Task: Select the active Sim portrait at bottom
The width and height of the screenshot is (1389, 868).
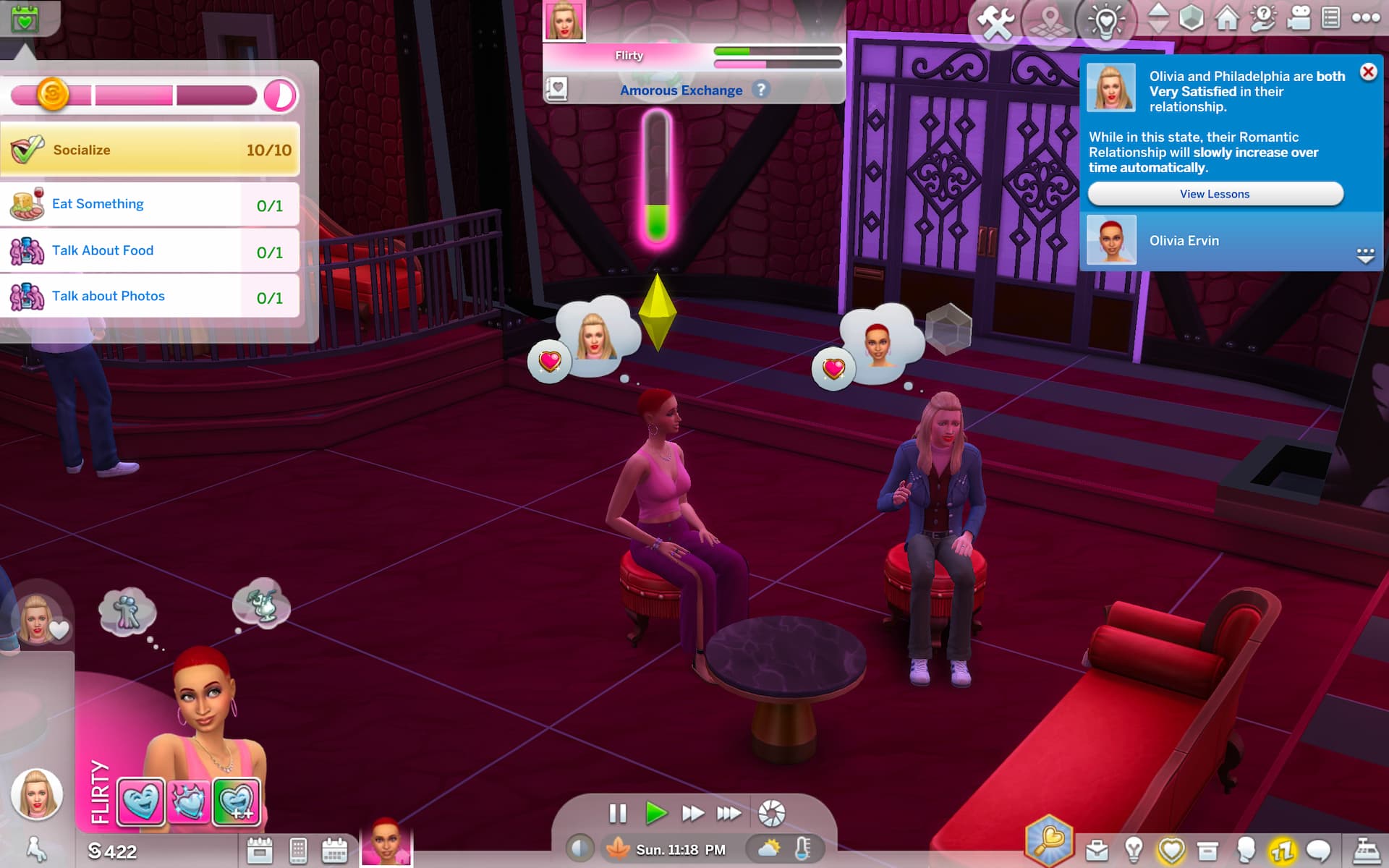Action: [386, 843]
